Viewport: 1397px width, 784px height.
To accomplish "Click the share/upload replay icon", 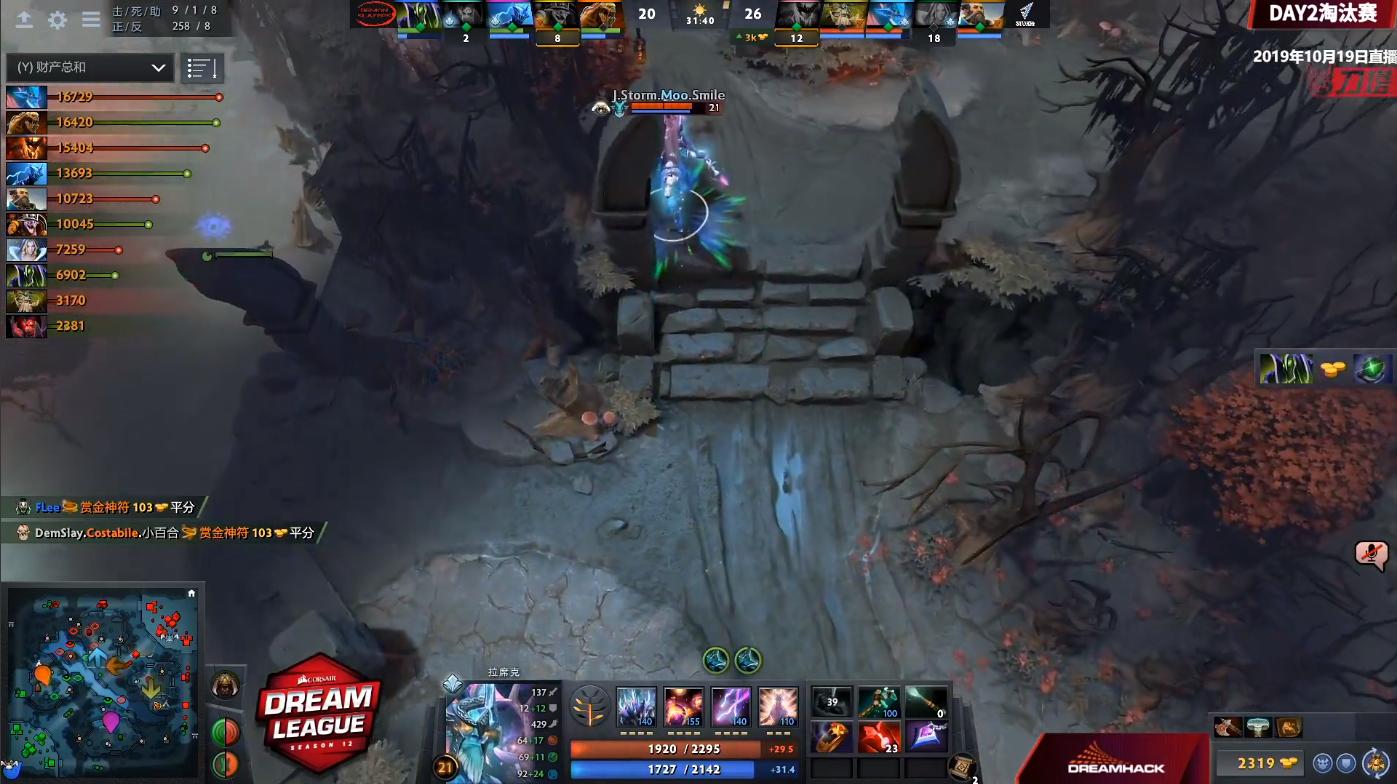I will [24, 19].
